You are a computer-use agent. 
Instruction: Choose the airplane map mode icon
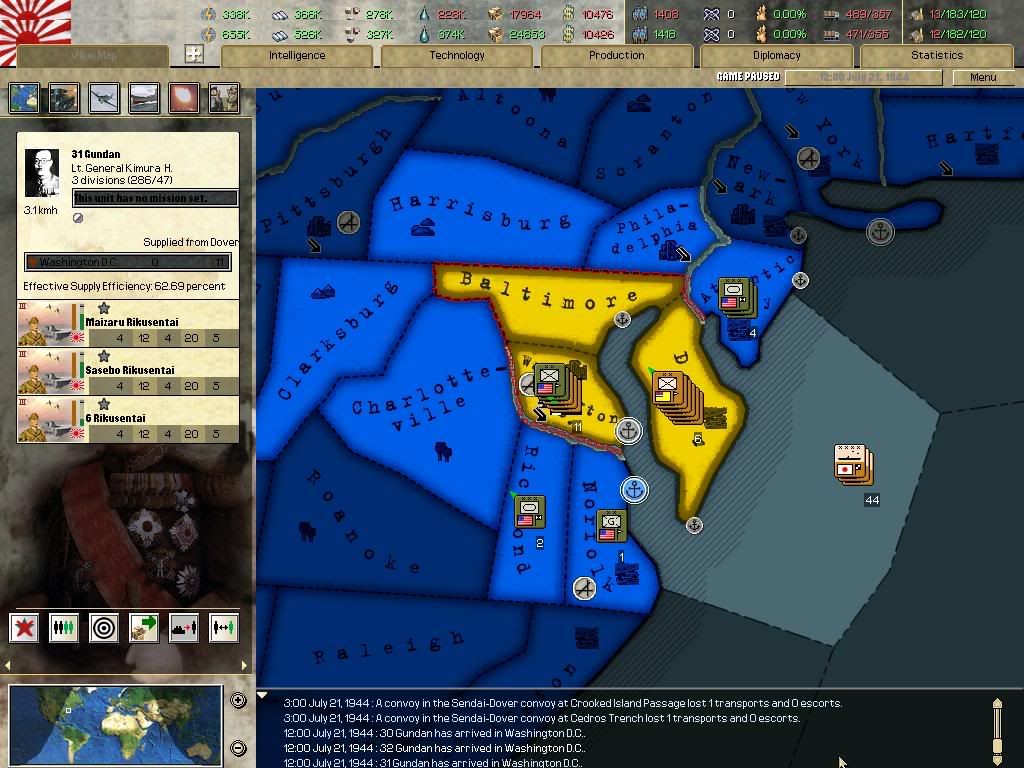coord(104,98)
